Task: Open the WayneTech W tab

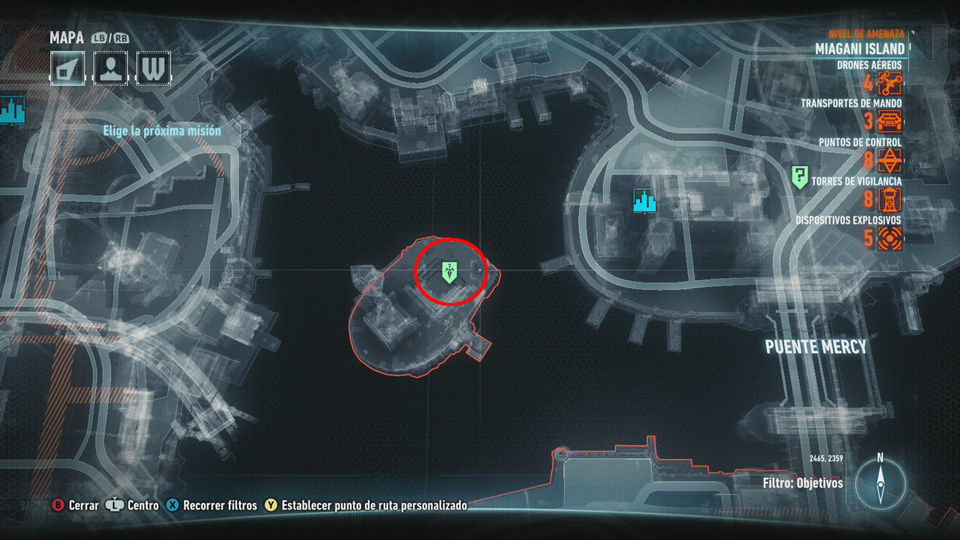Action: pos(154,68)
